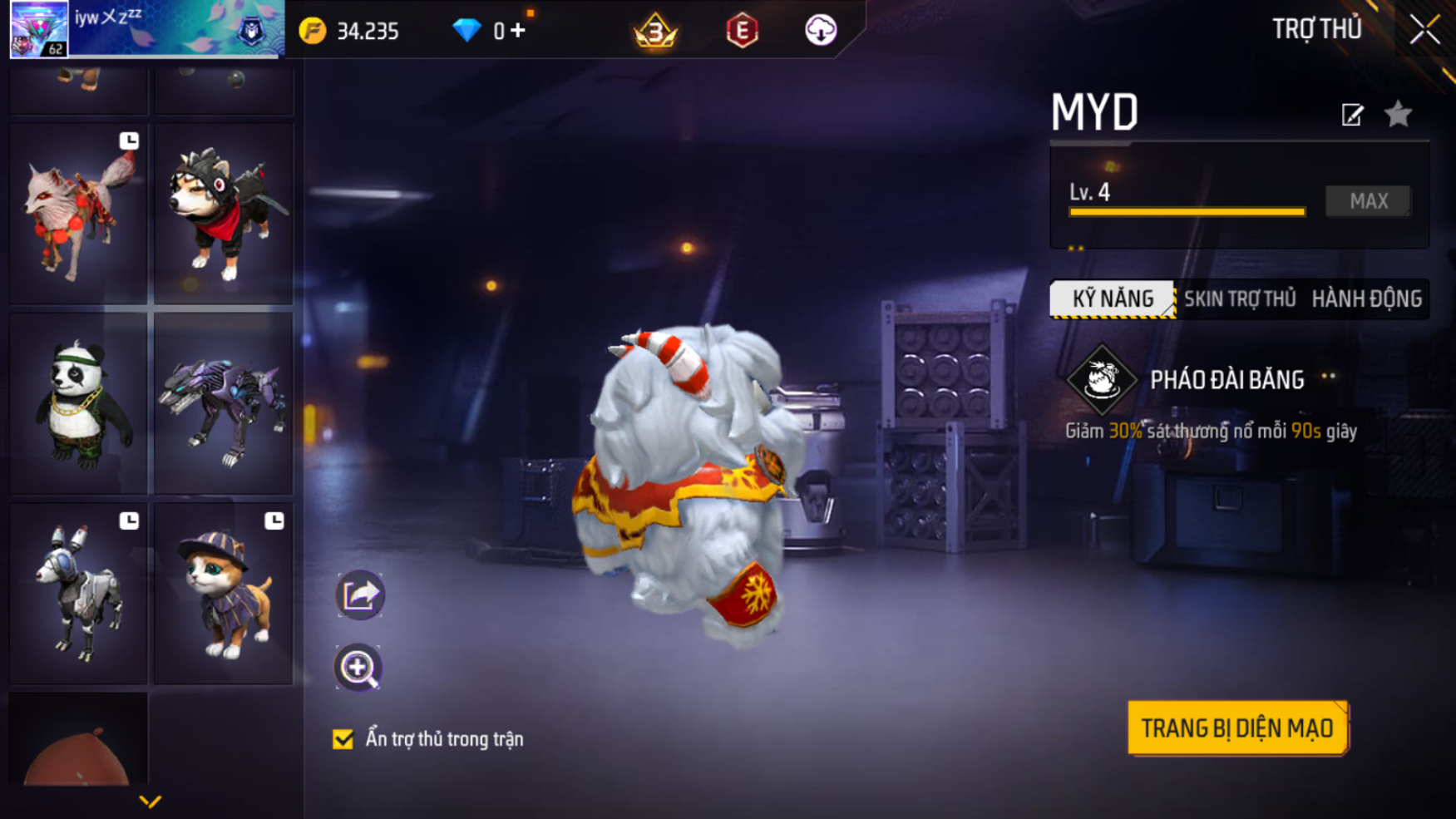Viewport: 1456px width, 819px height.
Task: Close the Trợ Thủ pet screen
Action: click(x=1424, y=30)
